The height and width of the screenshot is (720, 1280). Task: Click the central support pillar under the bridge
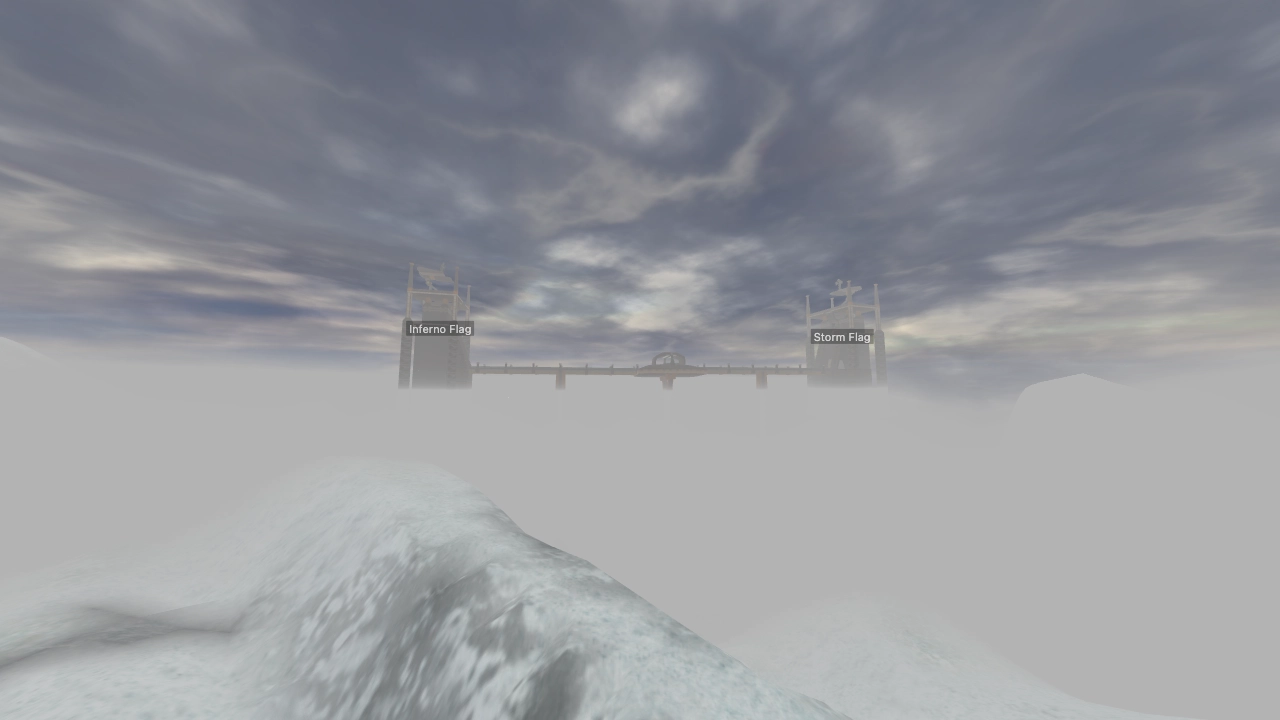pos(666,385)
